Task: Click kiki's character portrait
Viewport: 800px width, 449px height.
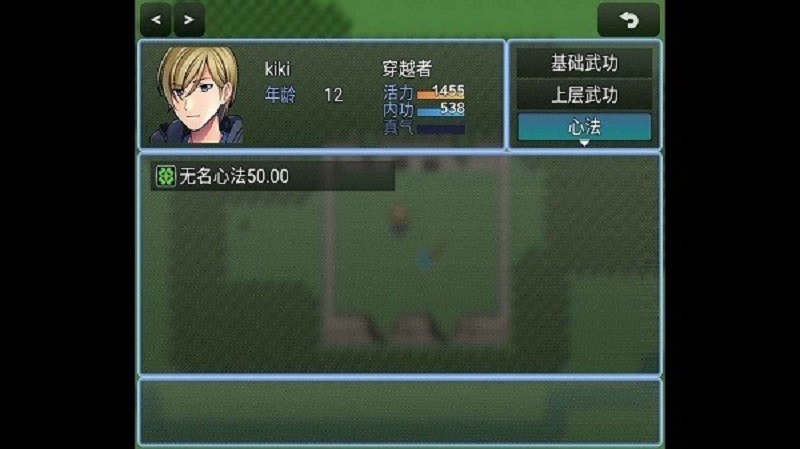Action: tap(197, 96)
